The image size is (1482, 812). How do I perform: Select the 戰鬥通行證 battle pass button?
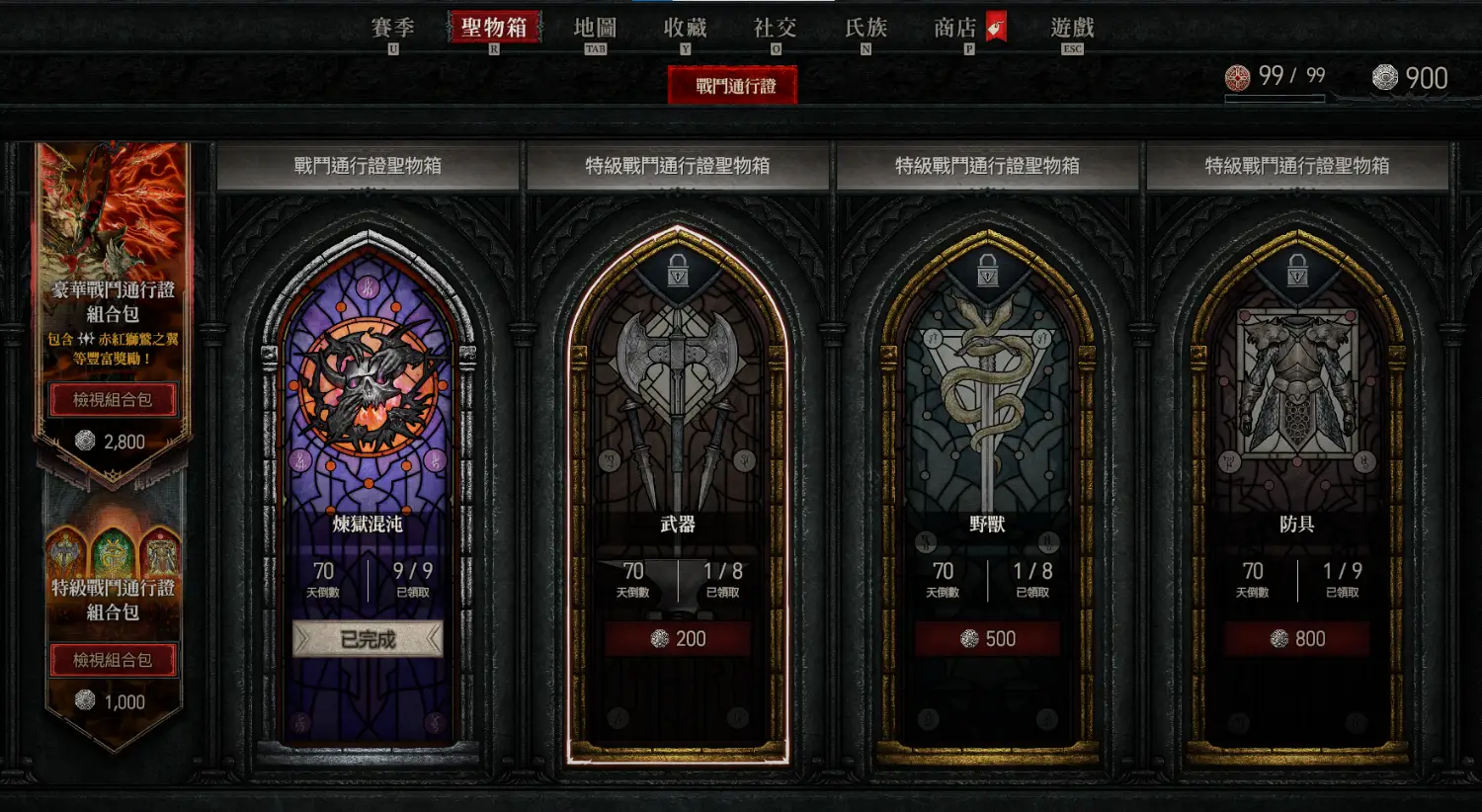[733, 86]
